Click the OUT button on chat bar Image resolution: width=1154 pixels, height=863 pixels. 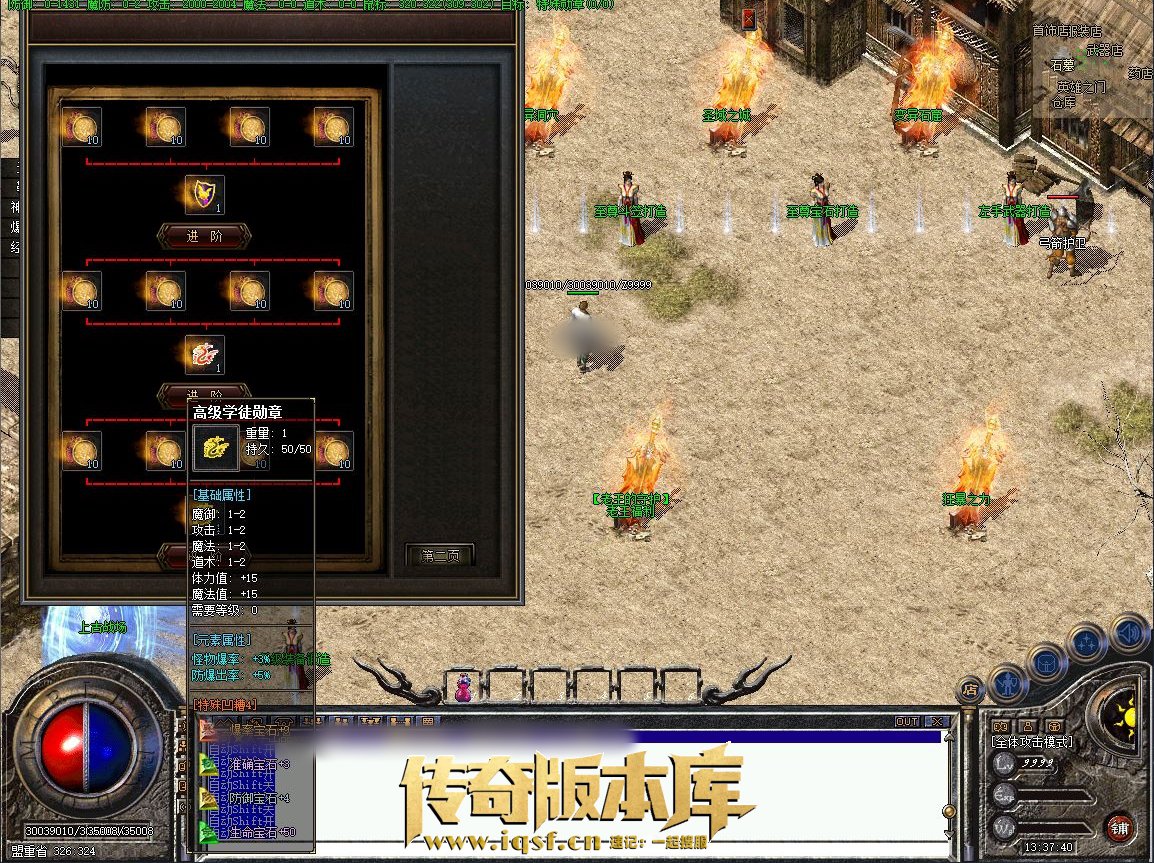(x=906, y=721)
